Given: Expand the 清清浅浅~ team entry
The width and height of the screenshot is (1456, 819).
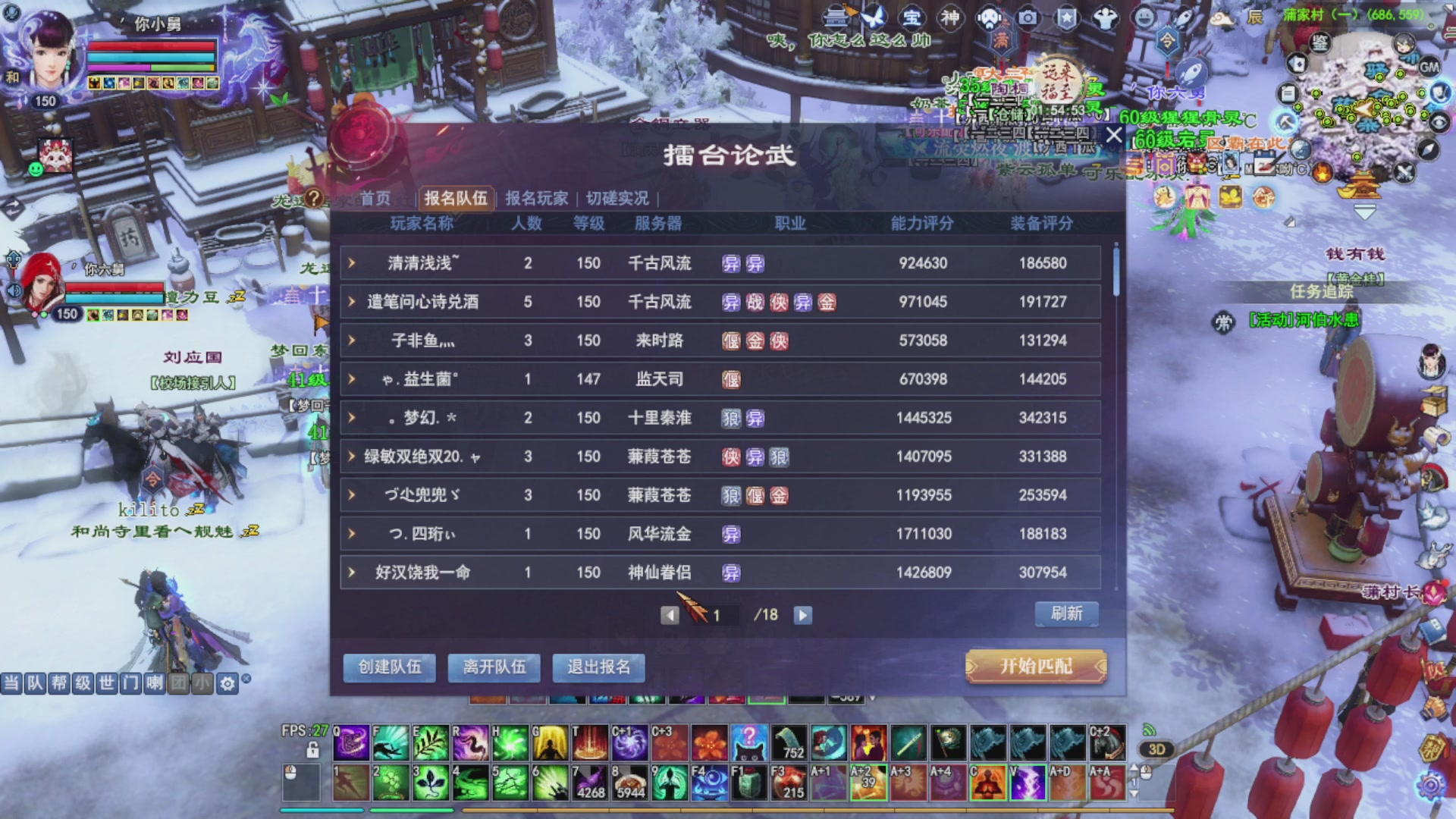Looking at the screenshot, I should (351, 263).
